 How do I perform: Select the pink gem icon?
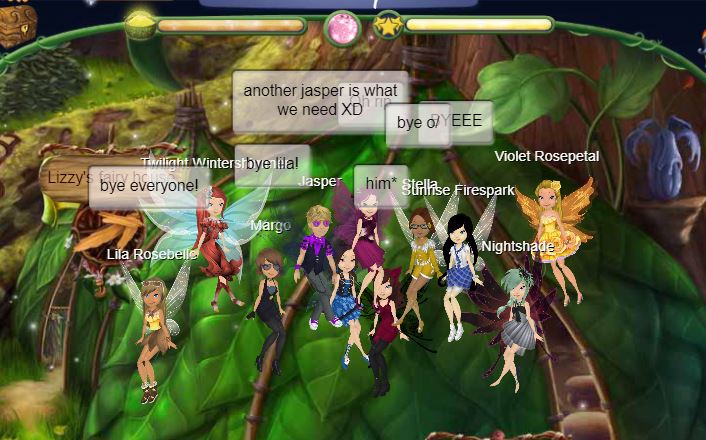tap(342, 27)
